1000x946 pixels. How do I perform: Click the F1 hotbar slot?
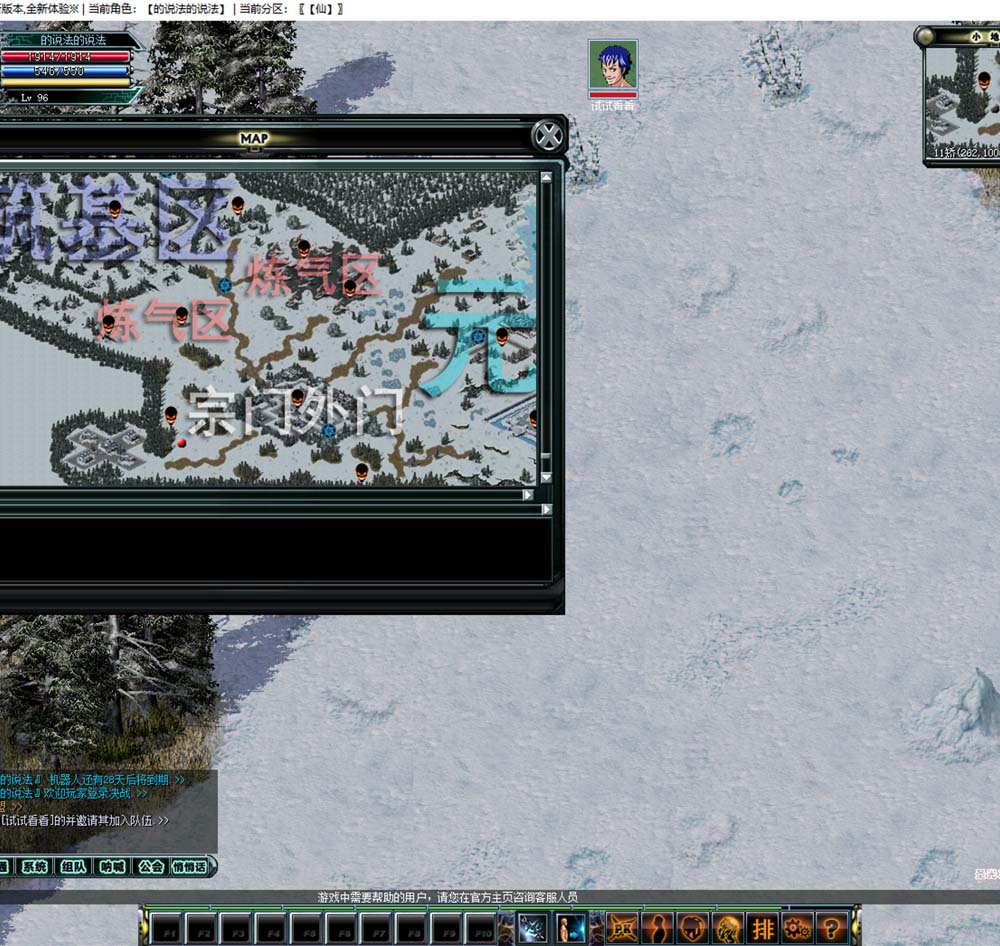coord(165,929)
